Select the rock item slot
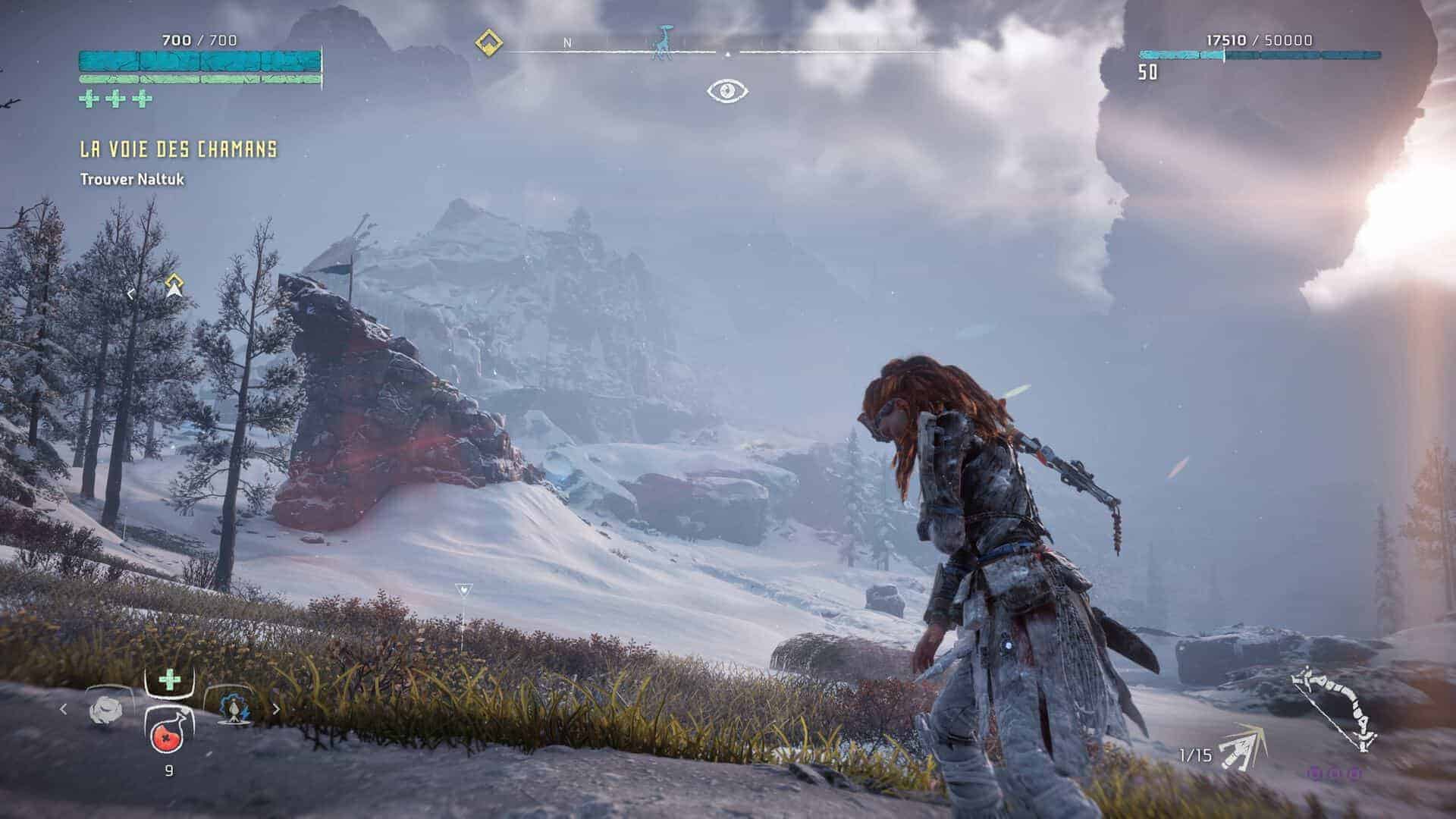The height and width of the screenshot is (819, 1456). 105,709
